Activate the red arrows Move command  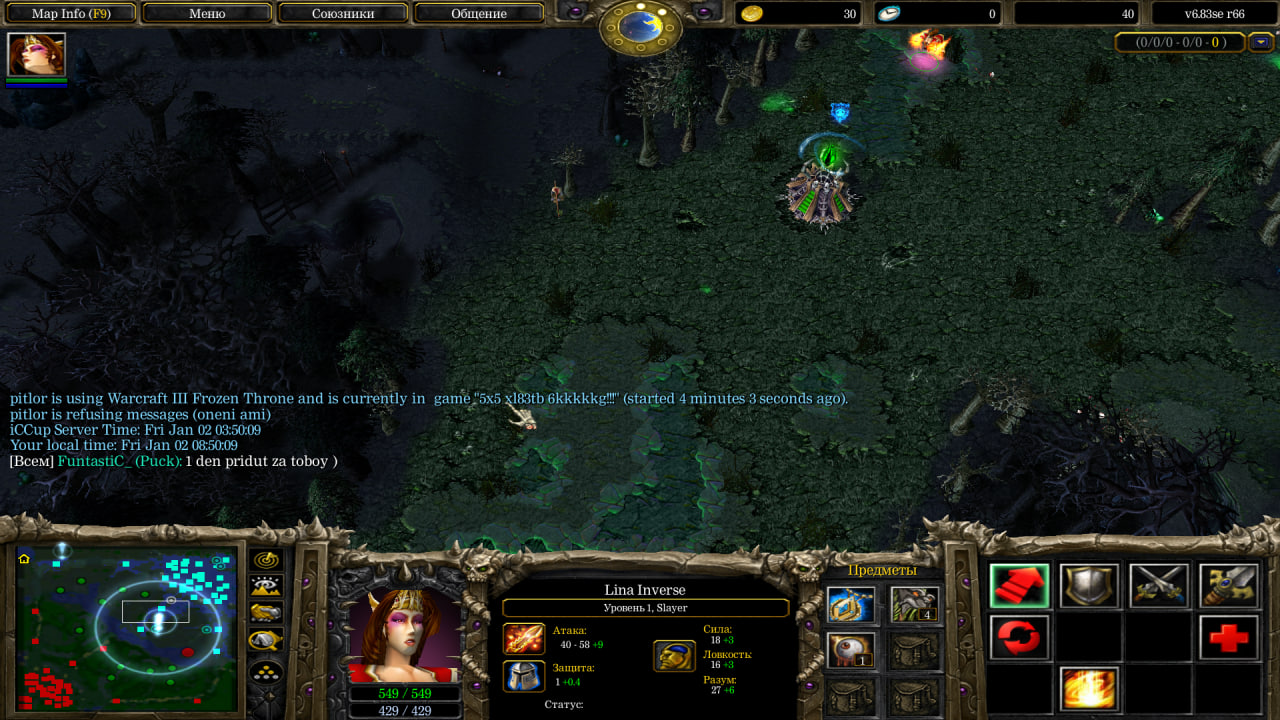pyautogui.click(x=1019, y=586)
